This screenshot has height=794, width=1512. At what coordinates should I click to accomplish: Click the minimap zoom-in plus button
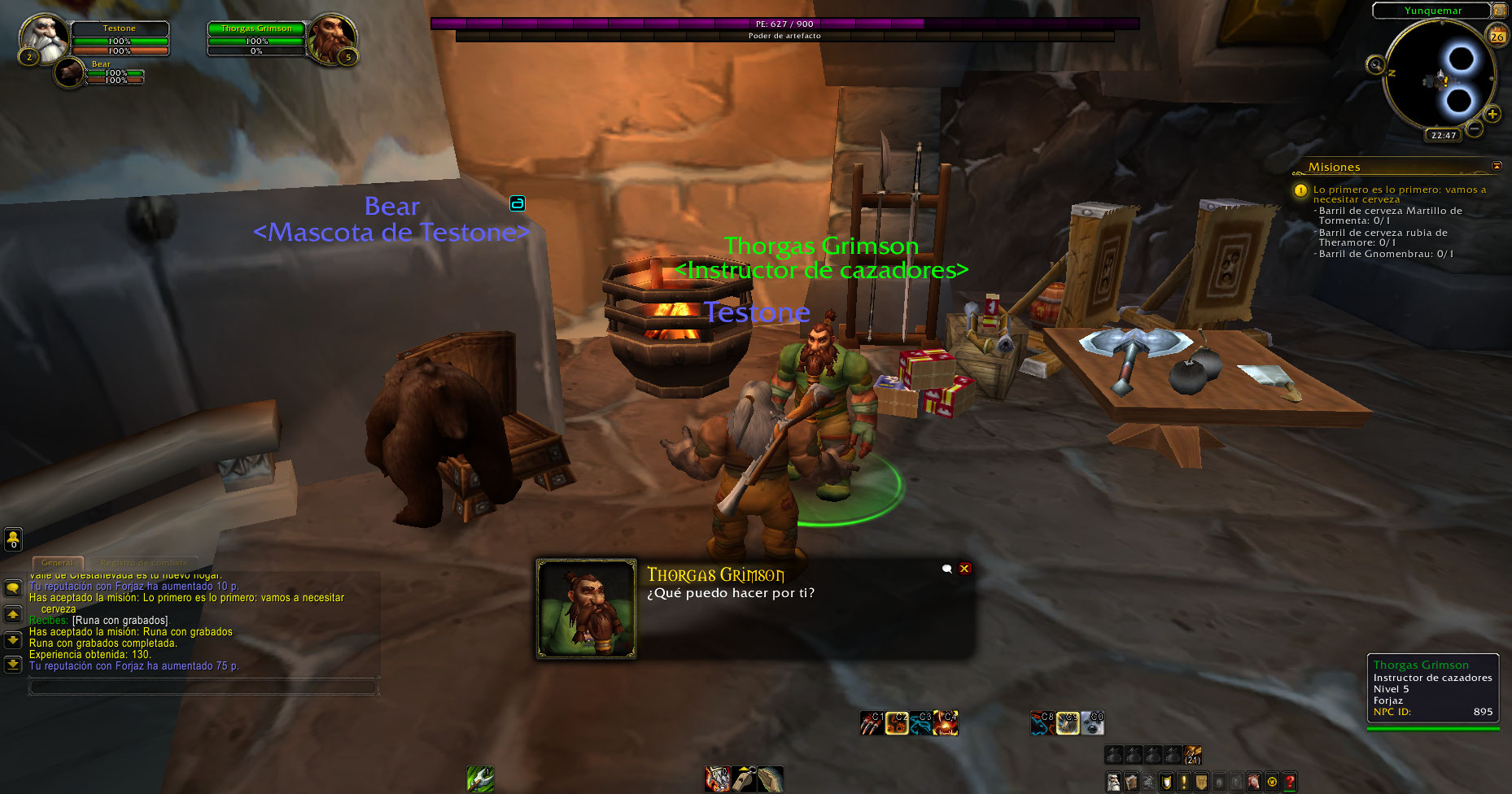pyautogui.click(x=1492, y=114)
